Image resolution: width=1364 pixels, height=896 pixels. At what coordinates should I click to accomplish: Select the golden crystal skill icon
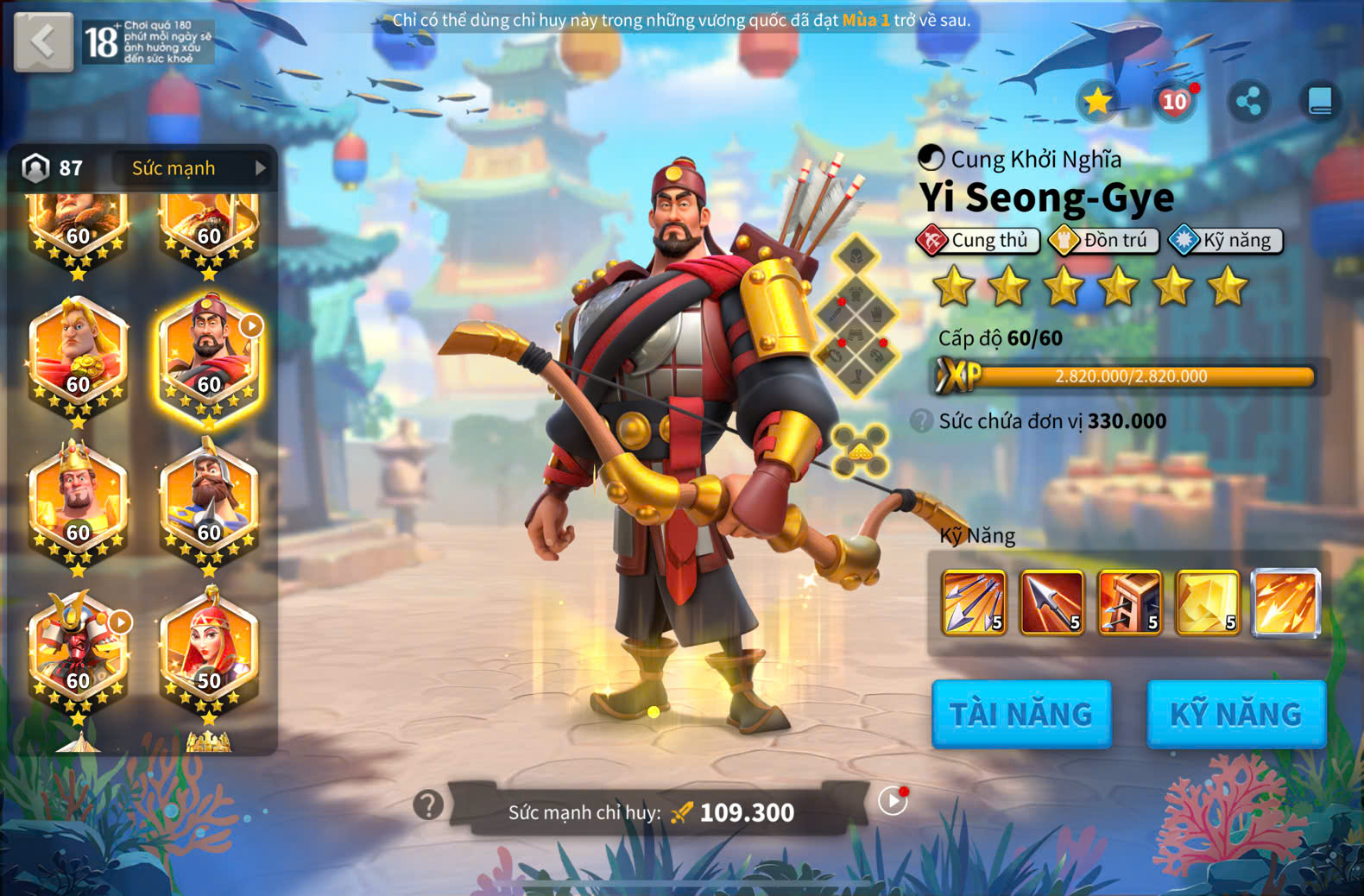click(1207, 603)
